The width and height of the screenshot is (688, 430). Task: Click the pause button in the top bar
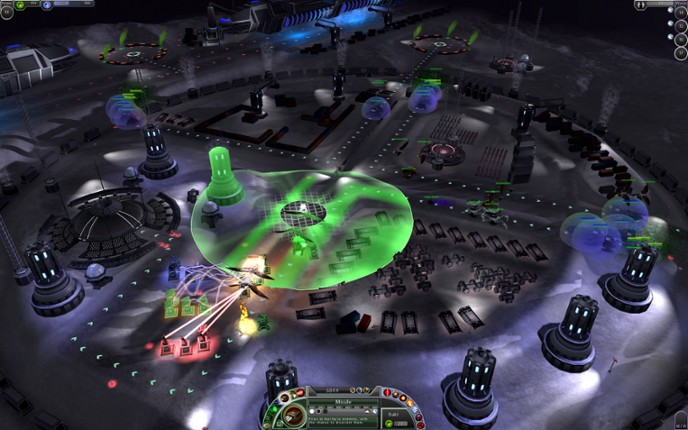(x=641, y=5)
